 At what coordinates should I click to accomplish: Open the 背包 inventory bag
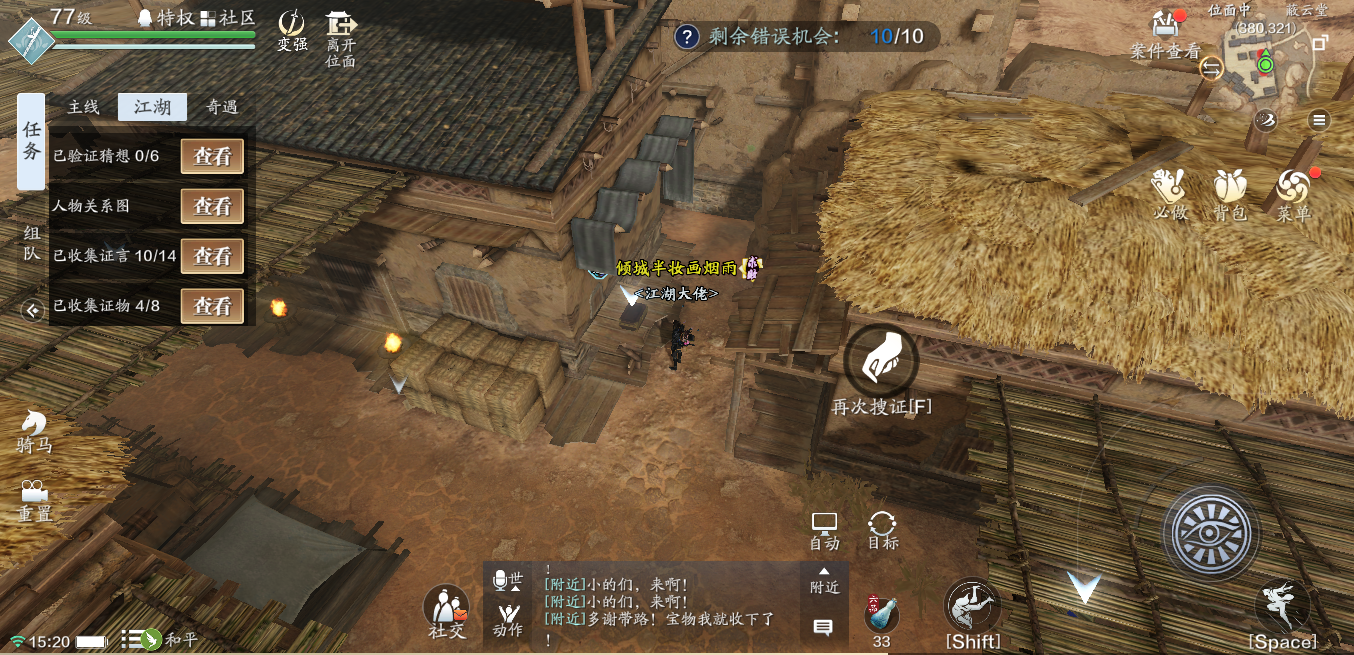(1229, 194)
